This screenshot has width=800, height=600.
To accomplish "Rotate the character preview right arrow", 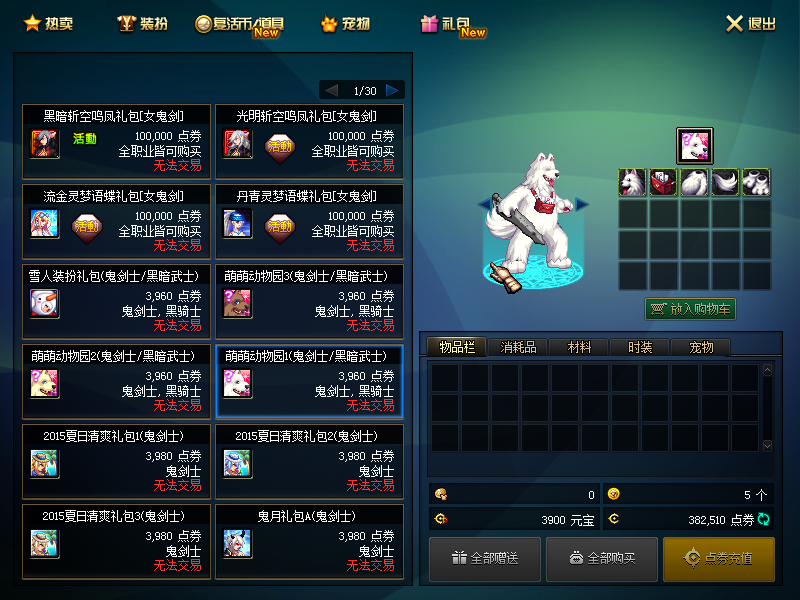I will 582,204.
